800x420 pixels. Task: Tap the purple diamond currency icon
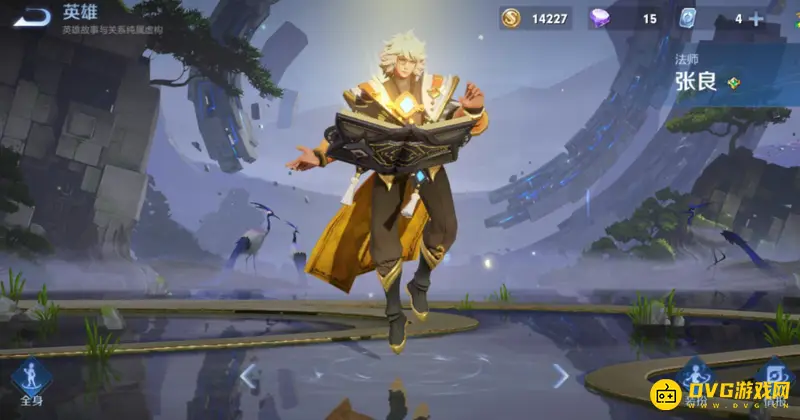(x=603, y=18)
